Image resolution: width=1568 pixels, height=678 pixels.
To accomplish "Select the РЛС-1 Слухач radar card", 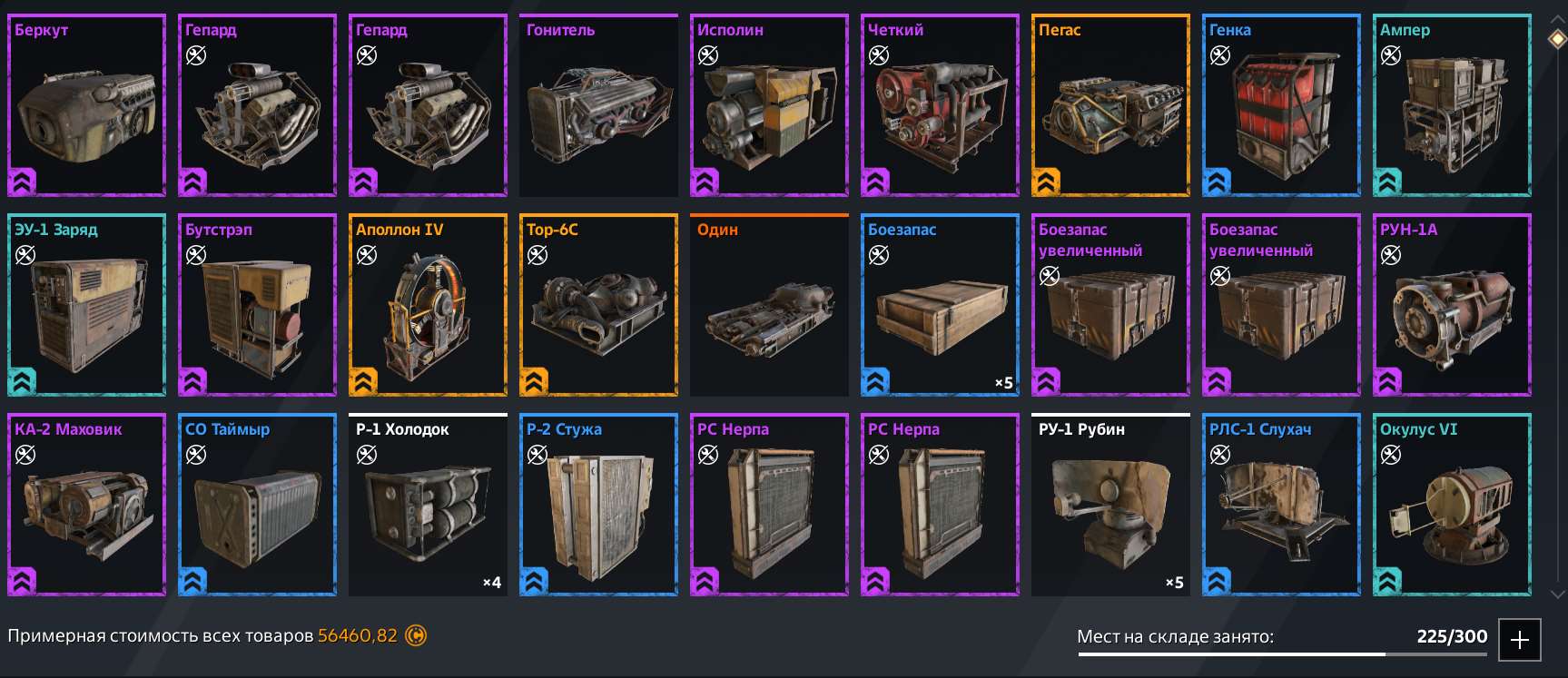I will coord(1280,505).
